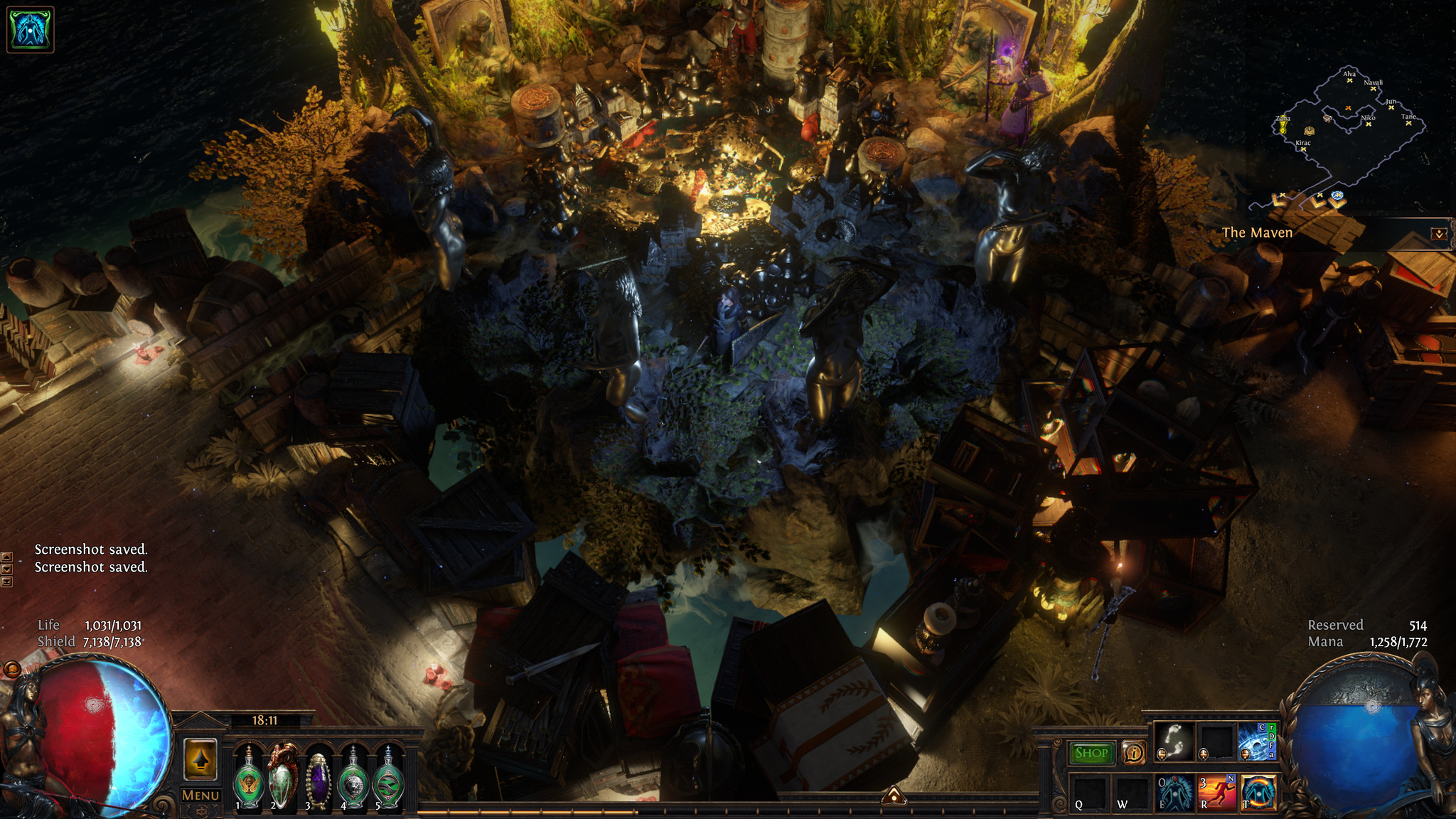Image resolution: width=1456 pixels, height=819 pixels.
Task: Click the small orange orb beside life globe
Action: [x=12, y=669]
